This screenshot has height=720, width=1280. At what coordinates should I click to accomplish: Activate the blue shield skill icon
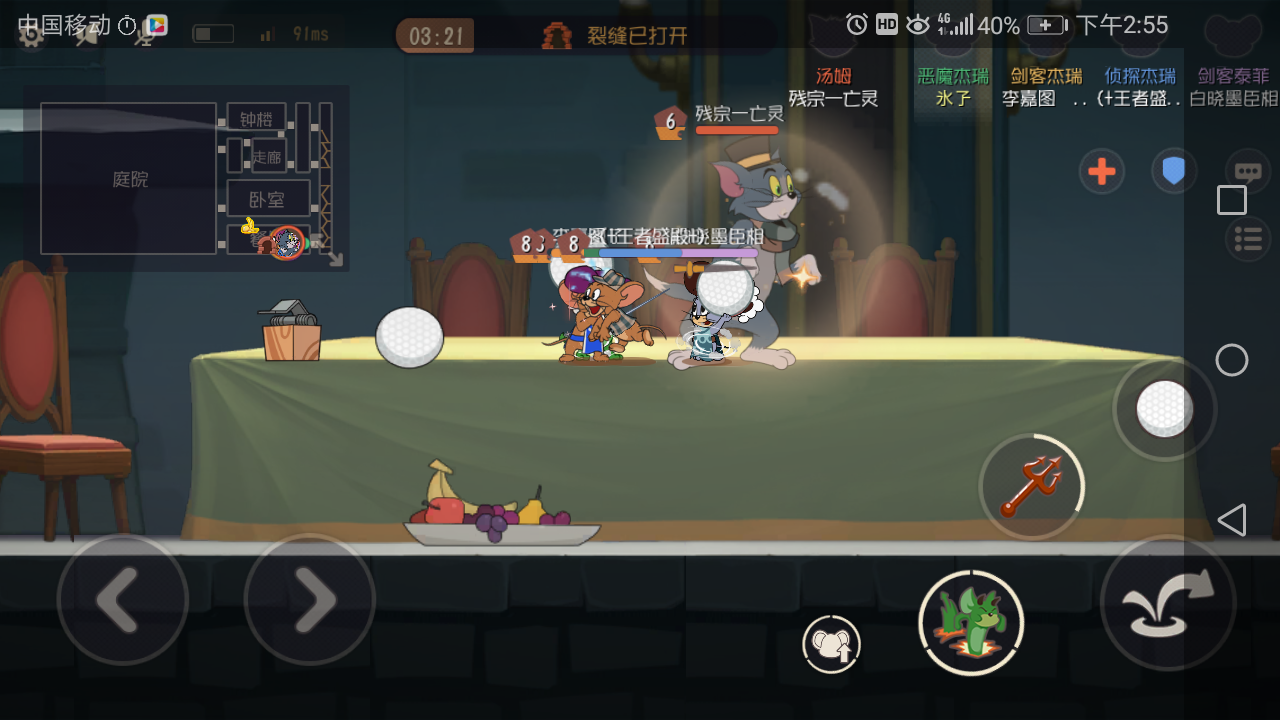point(1175,171)
